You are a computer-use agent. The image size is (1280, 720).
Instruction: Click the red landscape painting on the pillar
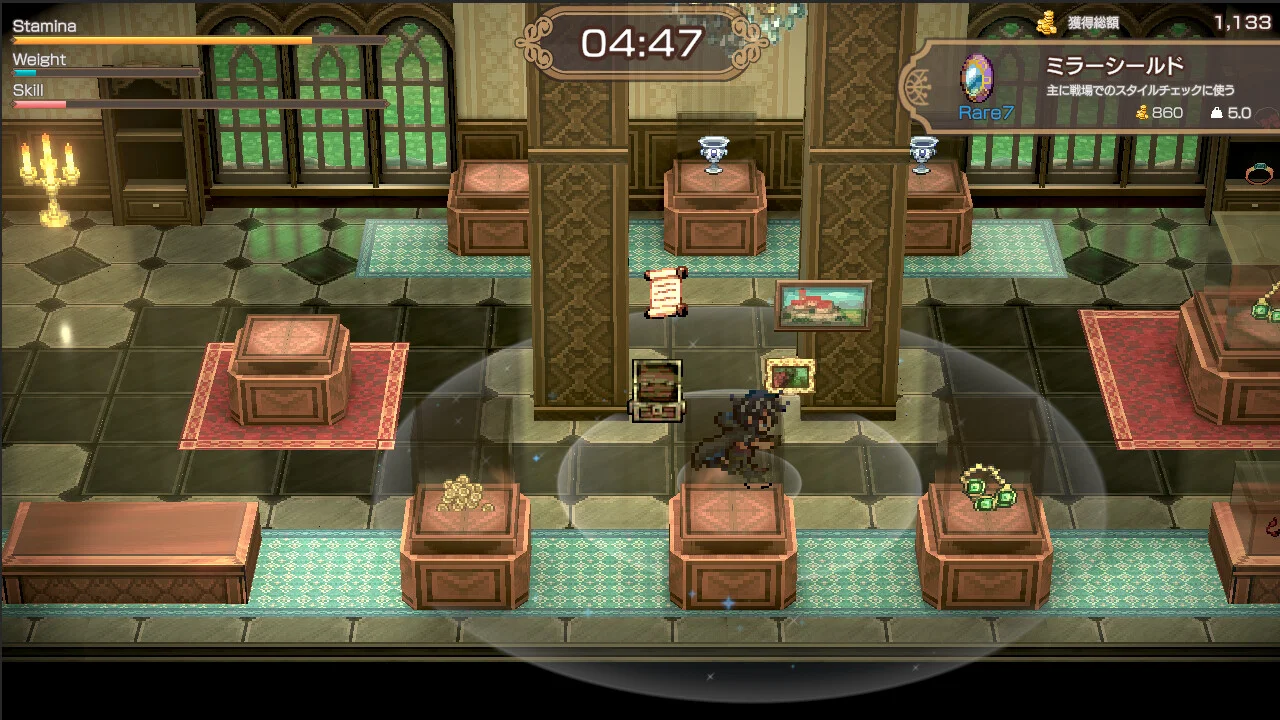[824, 305]
